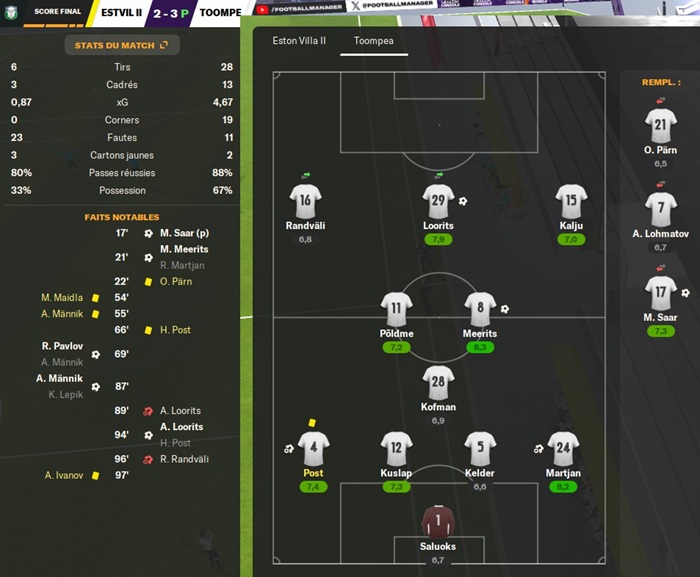Click Randväli's number 16 shirt
This screenshot has height=577, width=700.
coord(305,199)
